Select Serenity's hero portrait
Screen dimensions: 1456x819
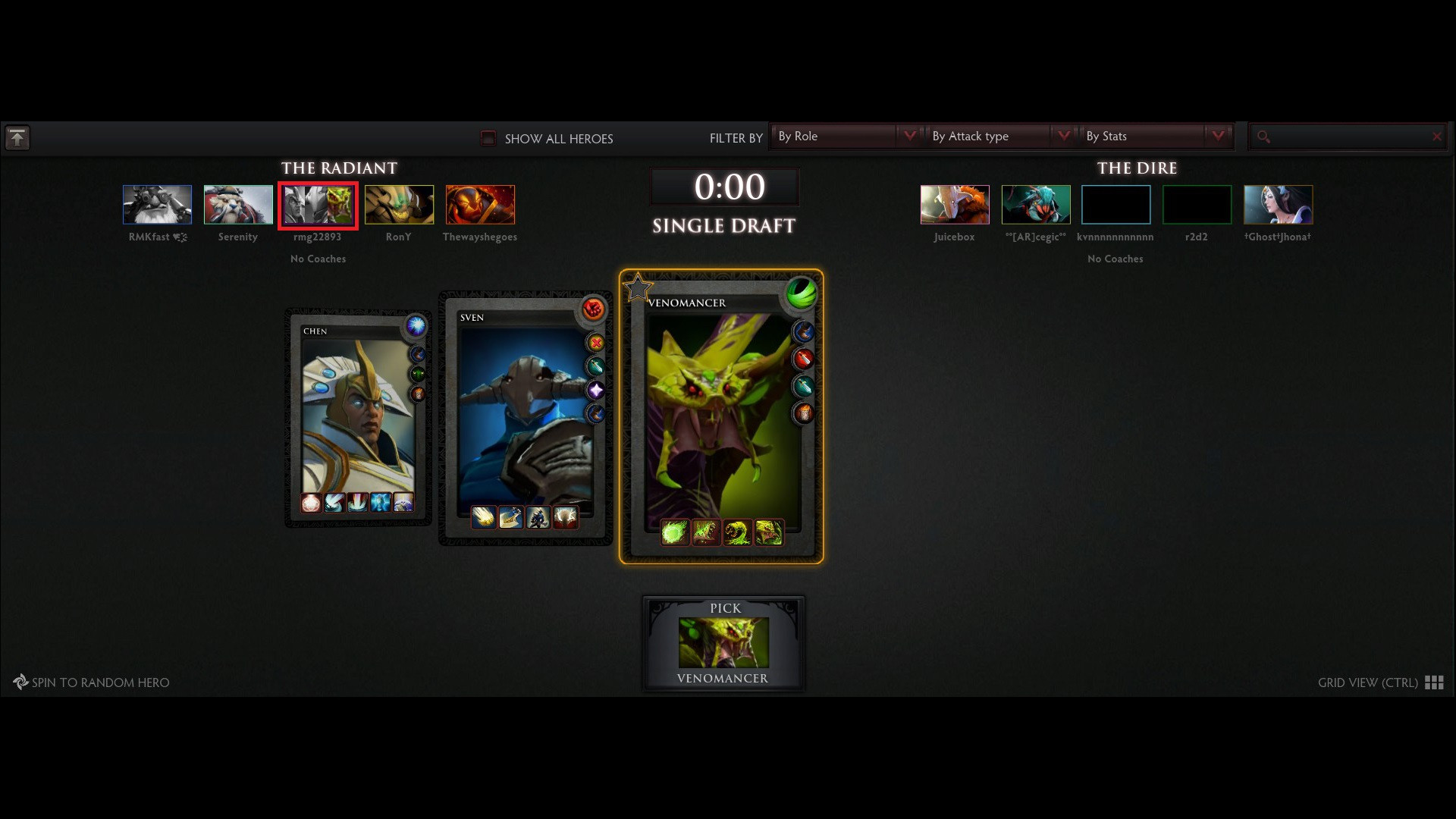pyautogui.click(x=238, y=205)
